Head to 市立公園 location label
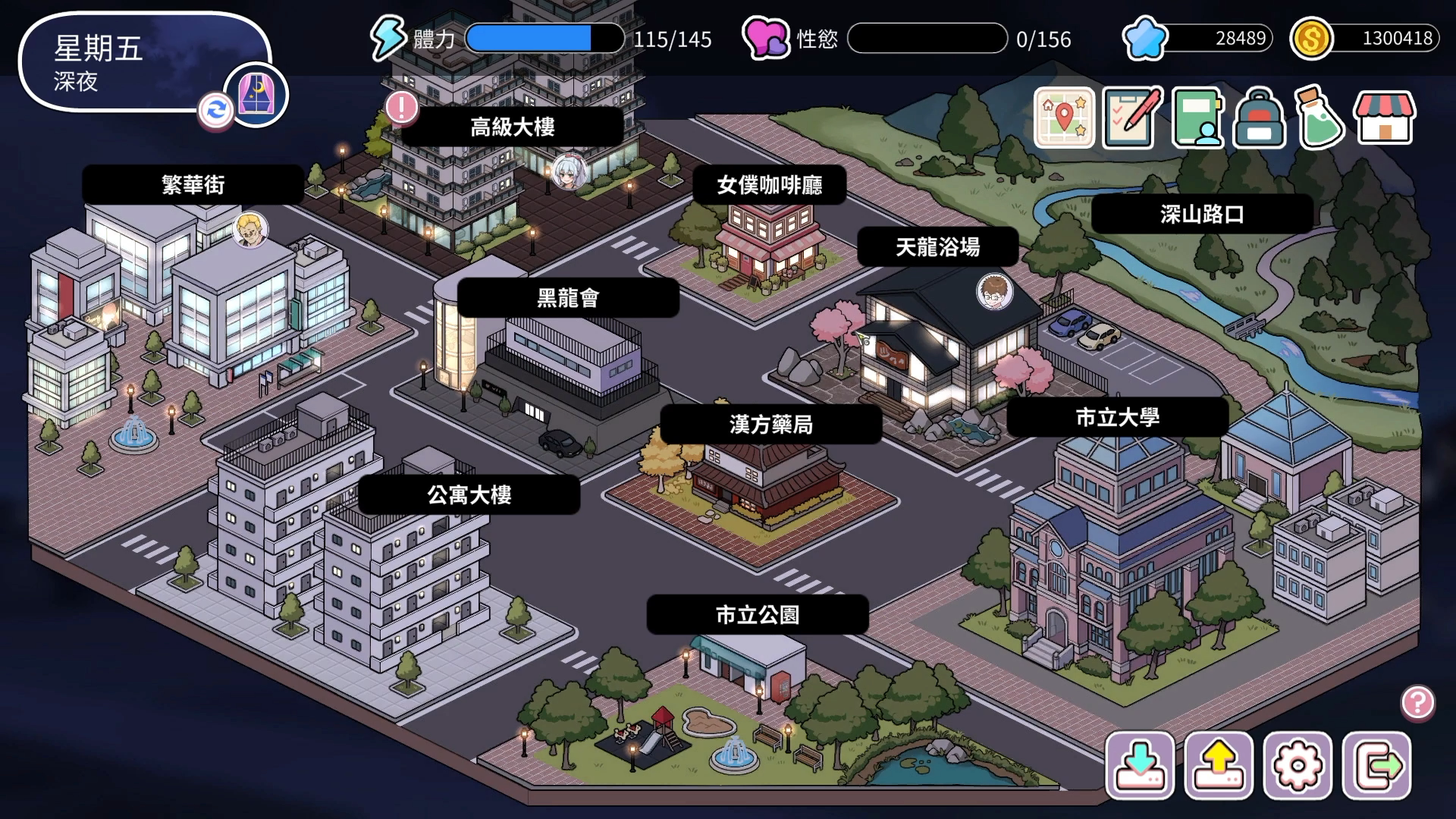This screenshot has width=1456, height=819. coord(757,614)
